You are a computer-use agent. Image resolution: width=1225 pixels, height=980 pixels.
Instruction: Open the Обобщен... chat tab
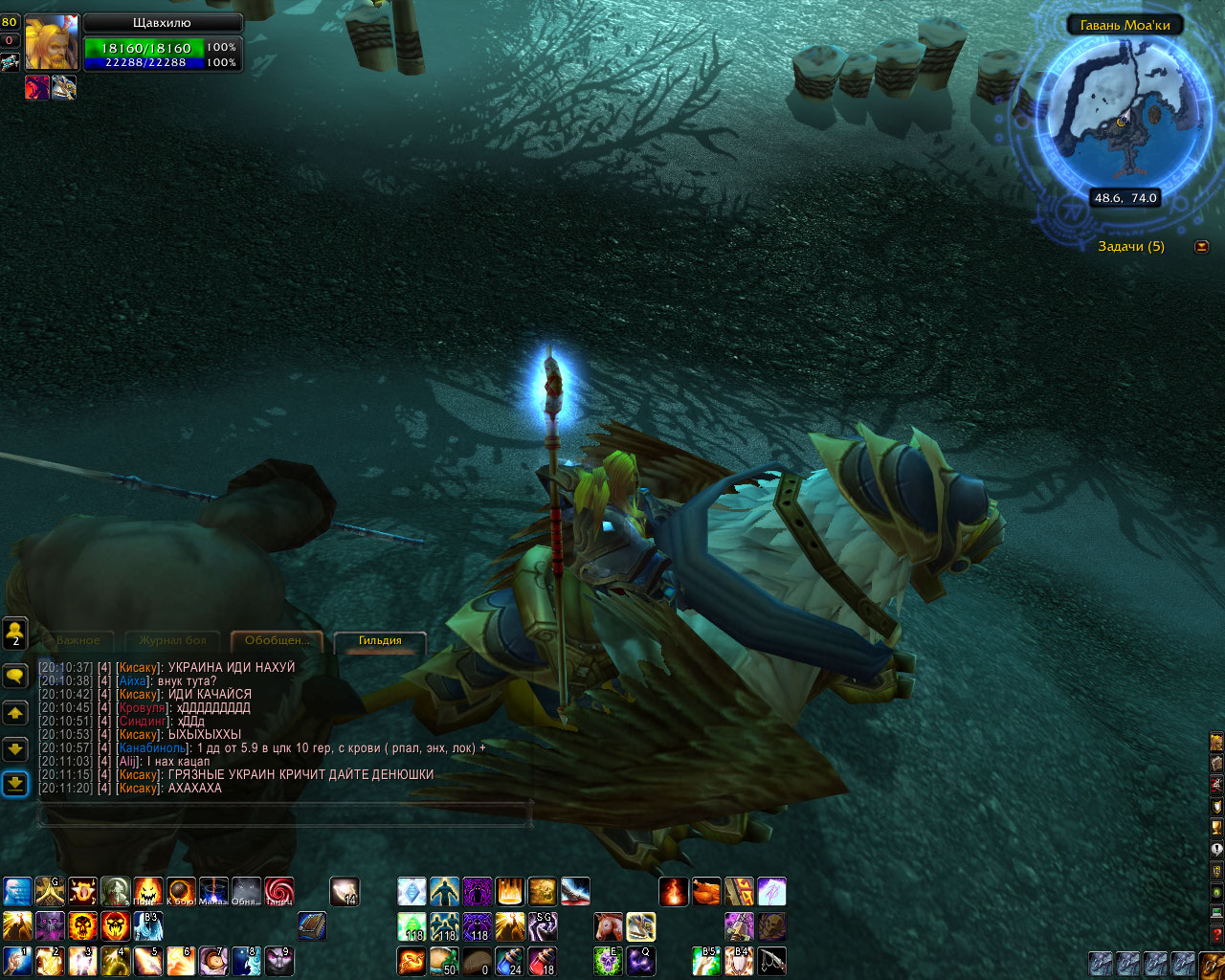click(277, 641)
